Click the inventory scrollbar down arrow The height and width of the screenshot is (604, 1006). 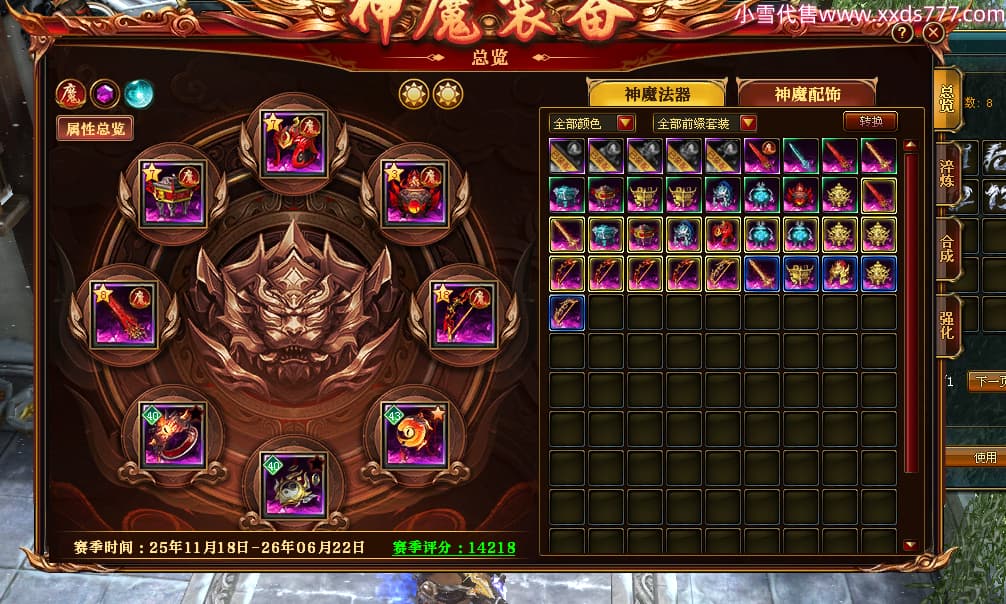pyautogui.click(x=909, y=545)
